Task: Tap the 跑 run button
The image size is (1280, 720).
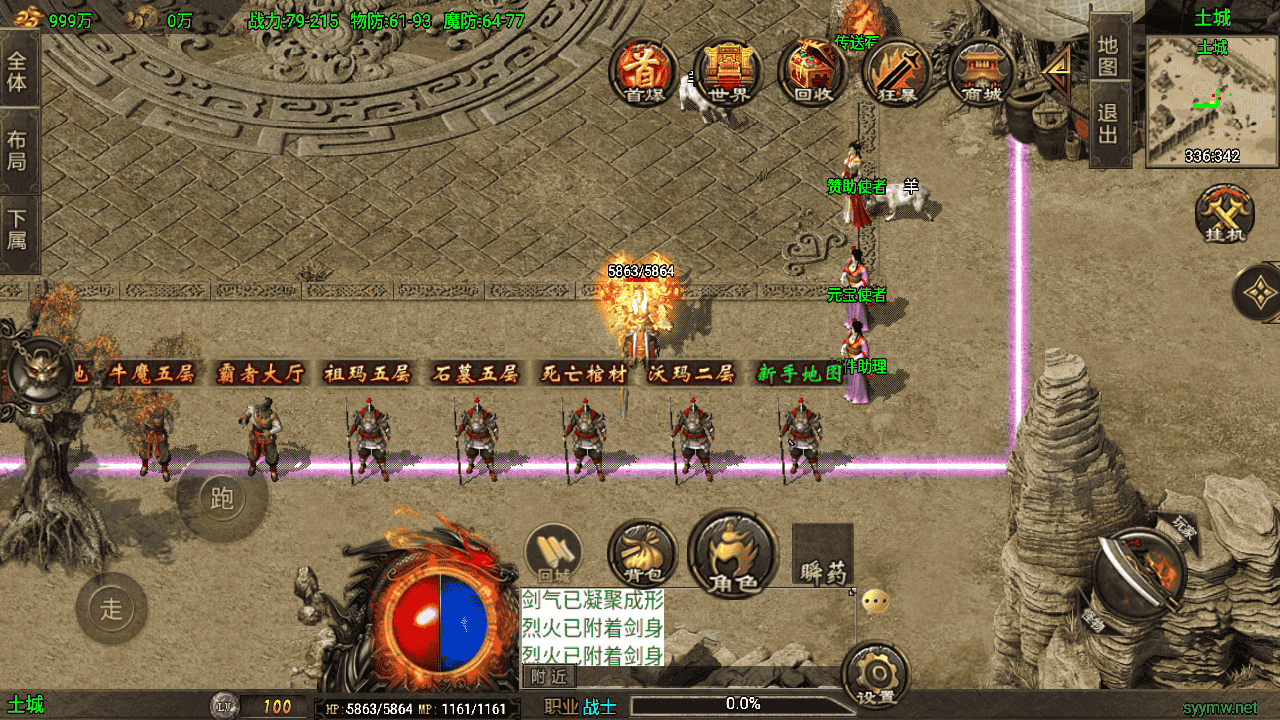Action: tap(222, 498)
